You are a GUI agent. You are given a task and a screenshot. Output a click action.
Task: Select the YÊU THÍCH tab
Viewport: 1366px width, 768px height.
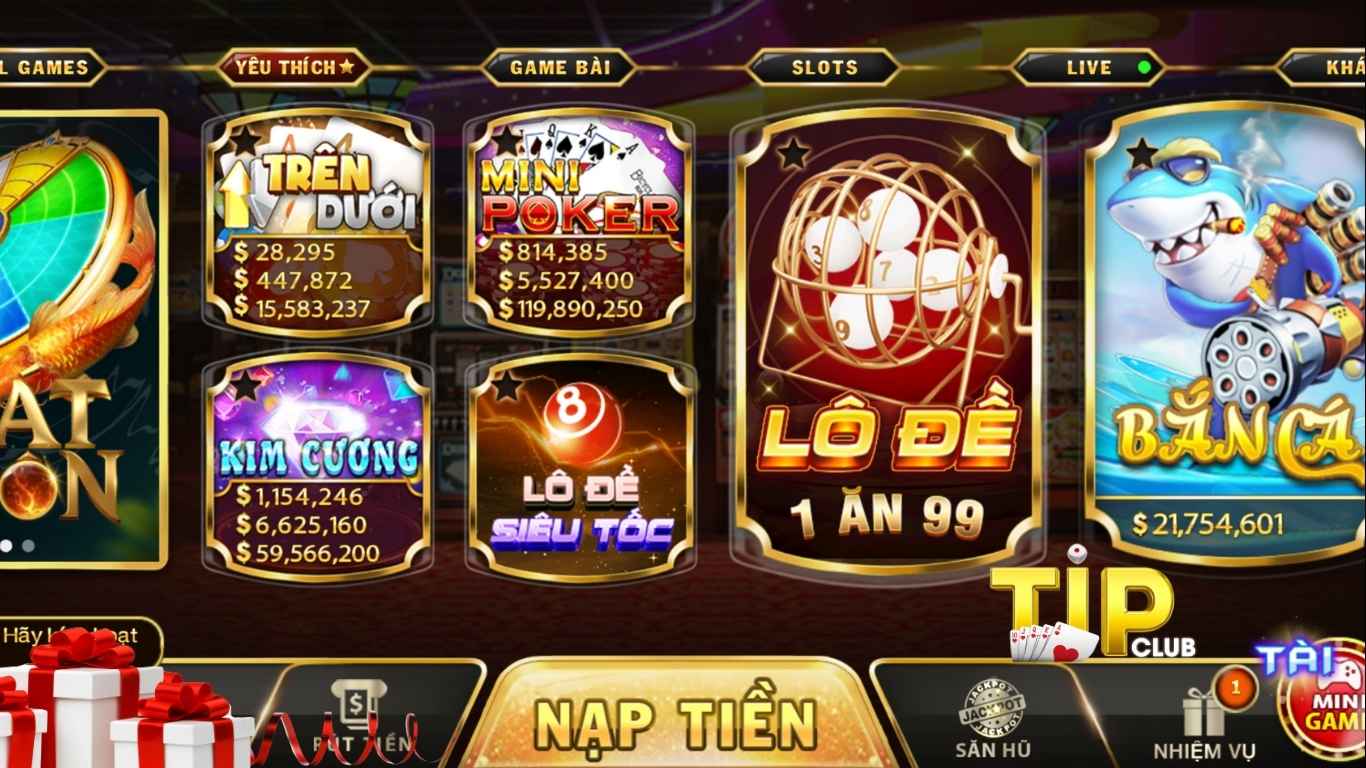point(291,68)
